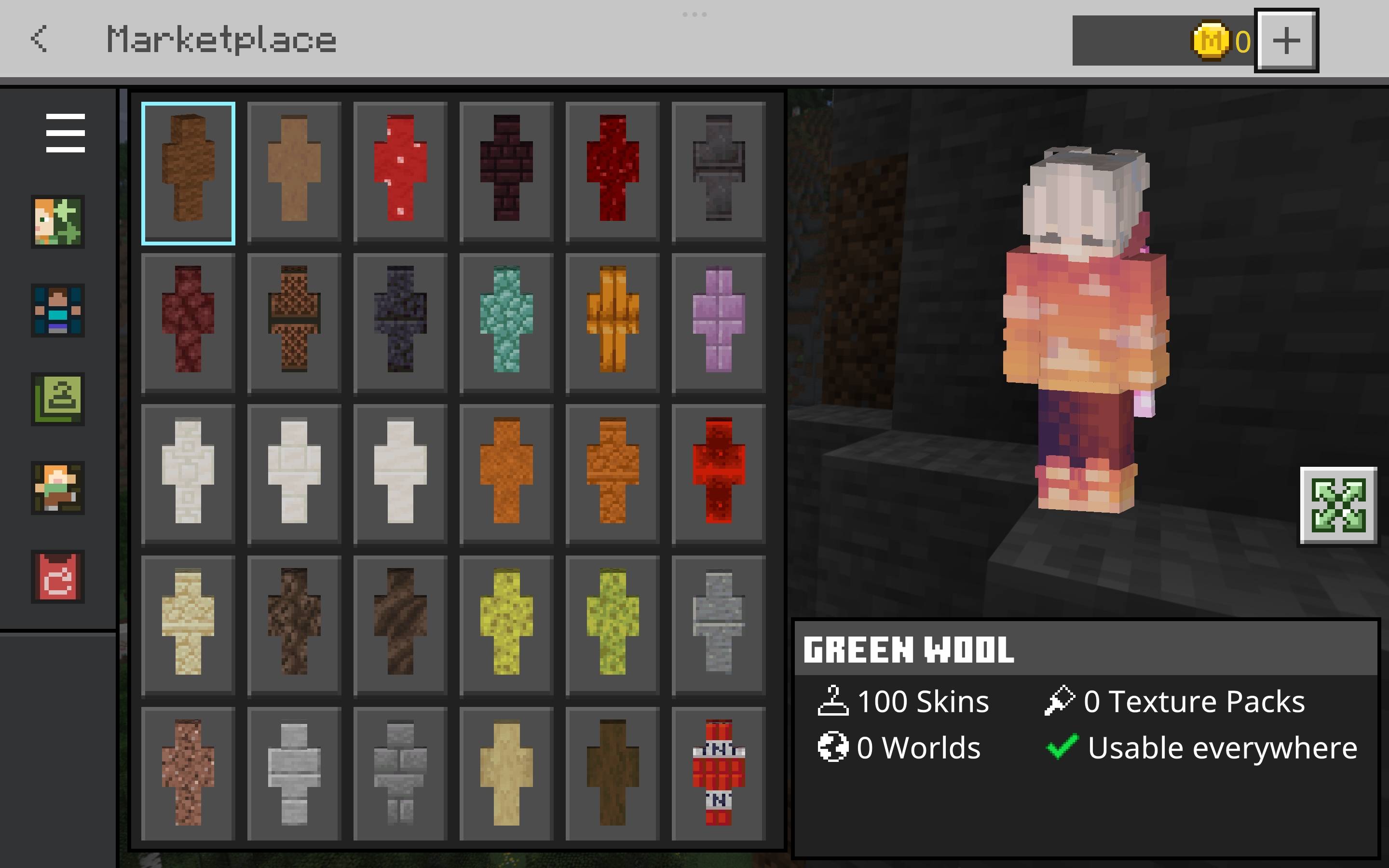Open the red capes section
Screen dimensions: 1389x868
[57, 577]
